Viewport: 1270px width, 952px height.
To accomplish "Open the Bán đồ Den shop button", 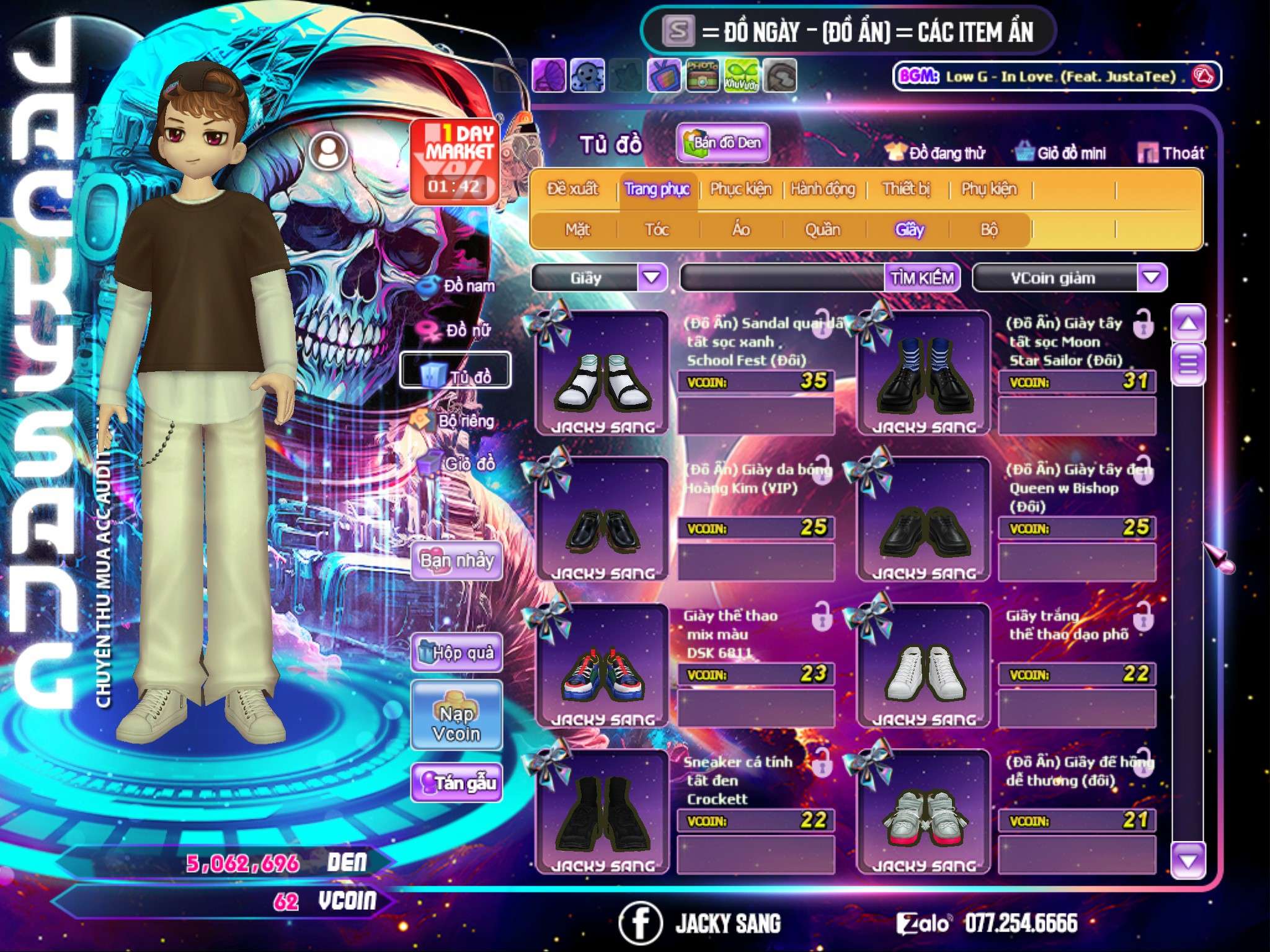I will tap(723, 143).
